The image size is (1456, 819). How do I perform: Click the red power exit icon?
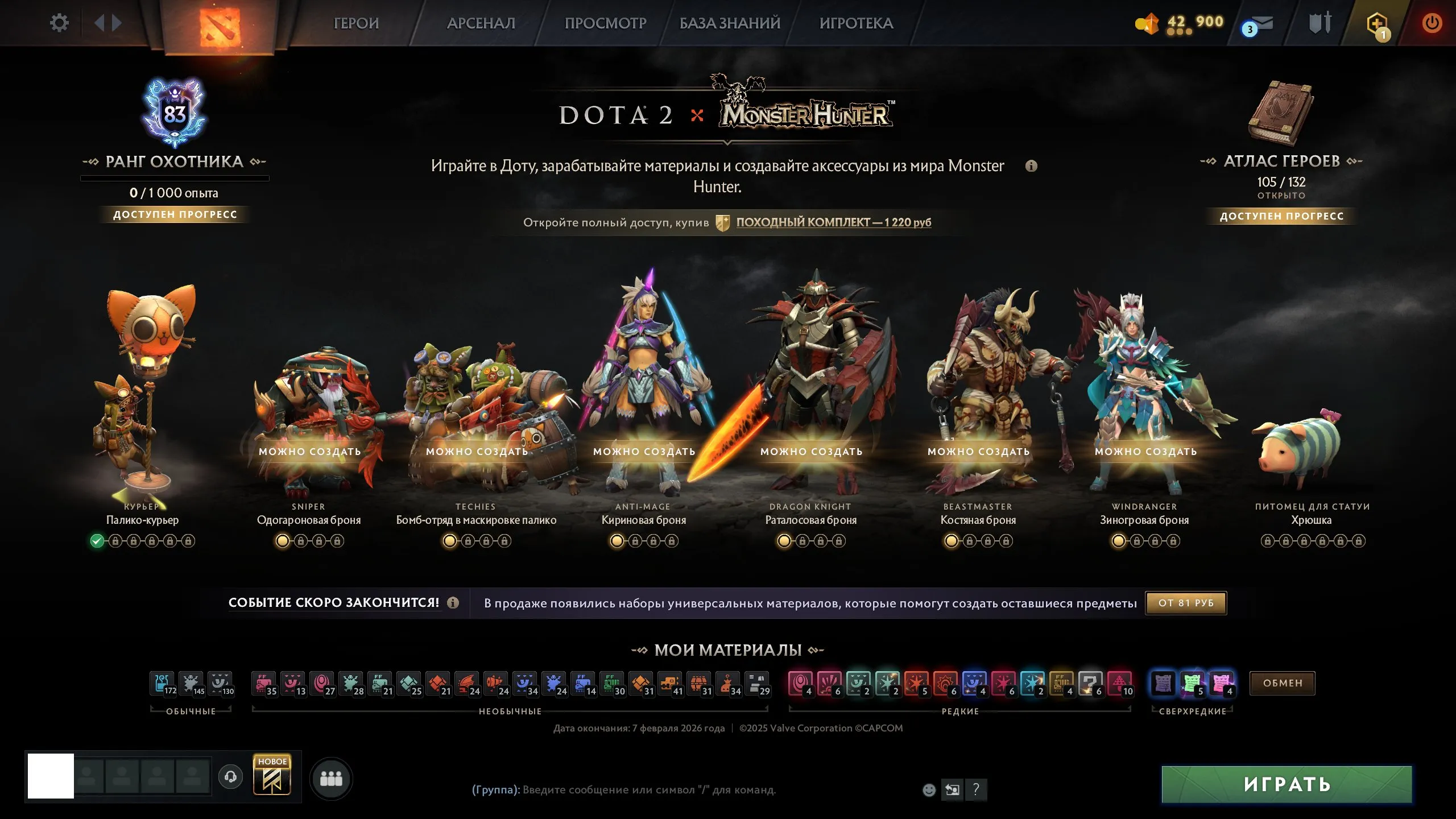1432,23
